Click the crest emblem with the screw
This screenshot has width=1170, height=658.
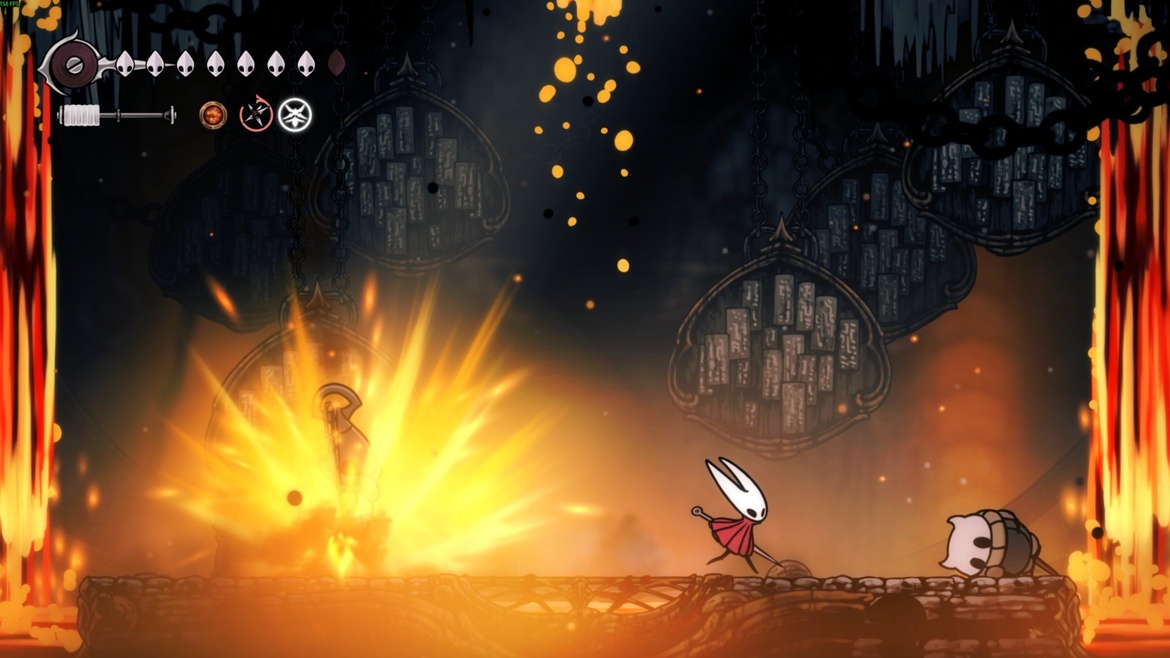[73, 66]
